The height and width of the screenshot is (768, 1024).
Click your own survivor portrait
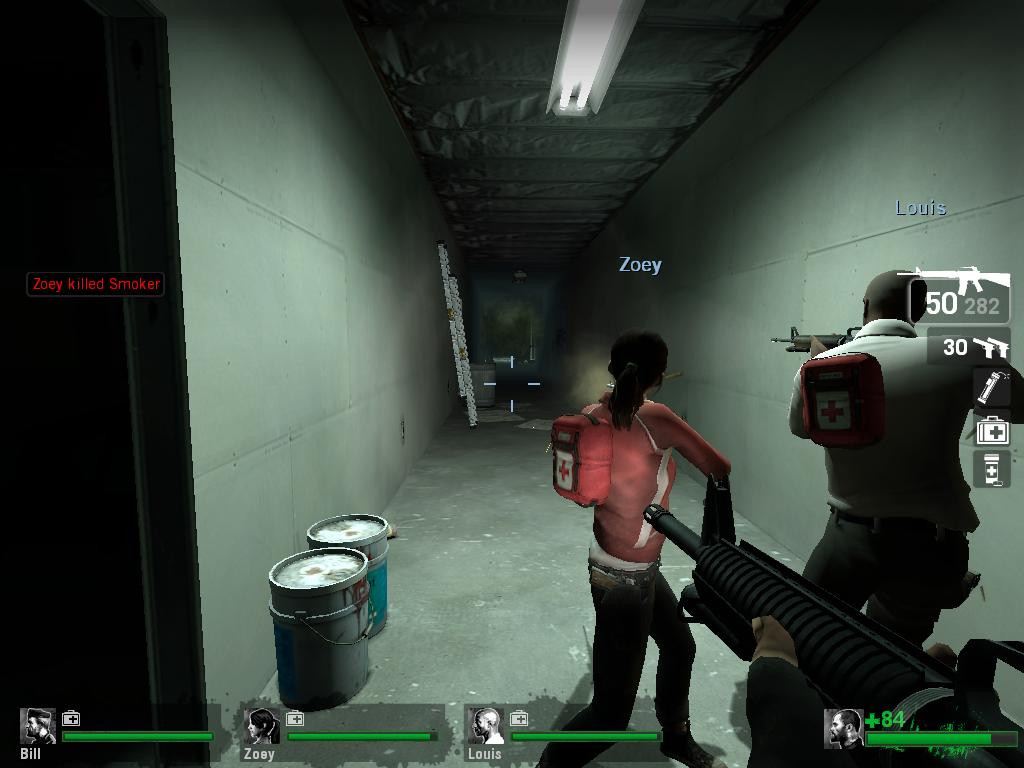point(844,729)
